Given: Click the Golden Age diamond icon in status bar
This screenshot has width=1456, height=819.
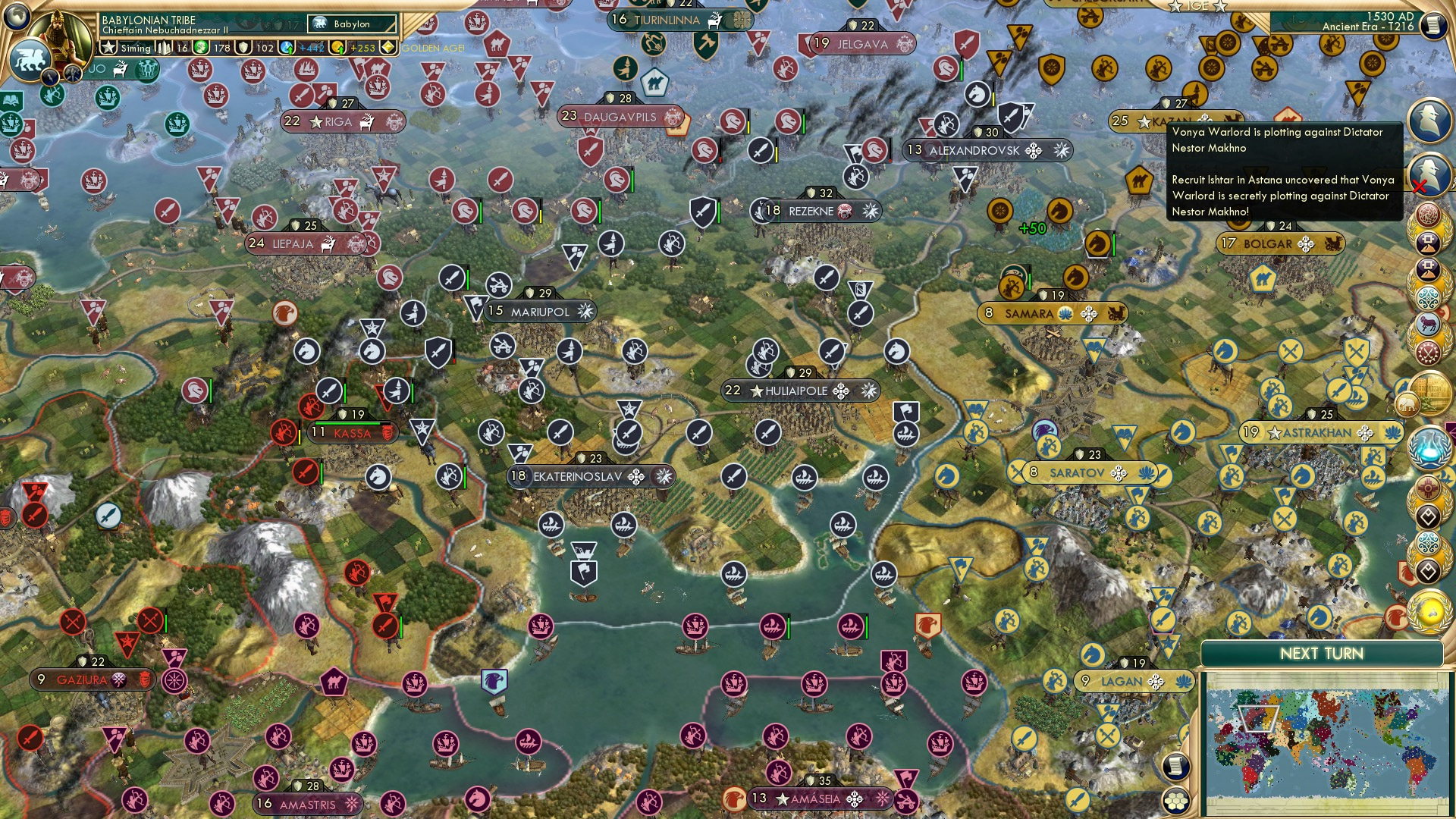Looking at the screenshot, I should [388, 47].
